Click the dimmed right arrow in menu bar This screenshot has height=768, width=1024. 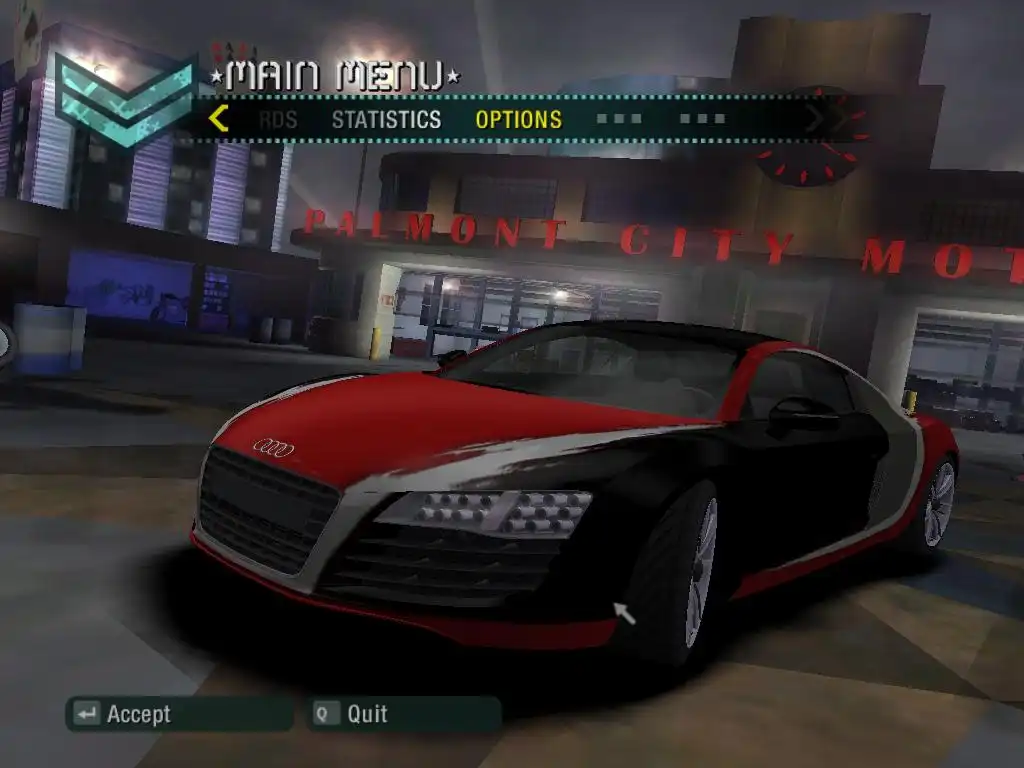click(x=816, y=119)
